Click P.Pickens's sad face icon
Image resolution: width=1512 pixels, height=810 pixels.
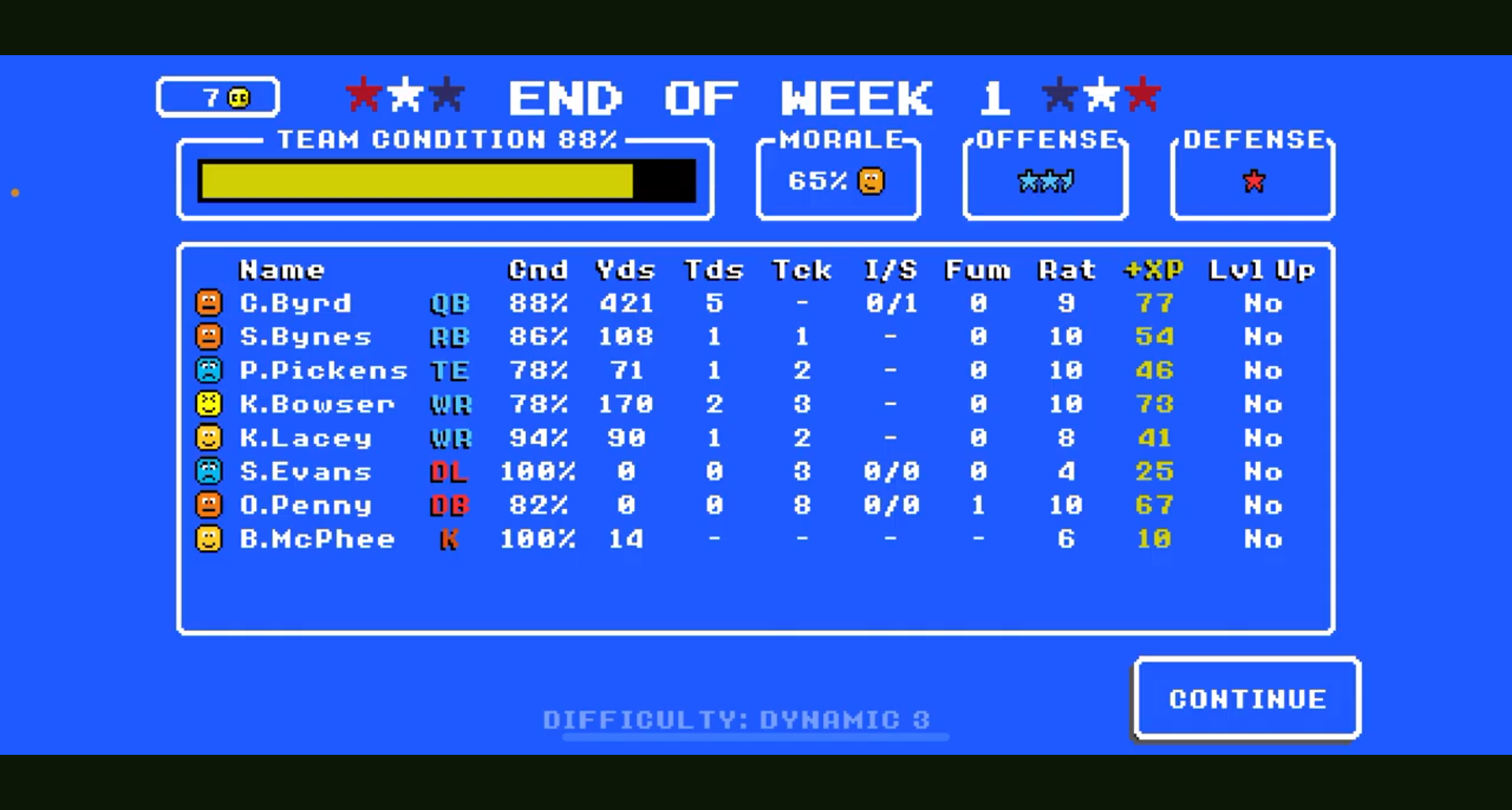(x=209, y=370)
